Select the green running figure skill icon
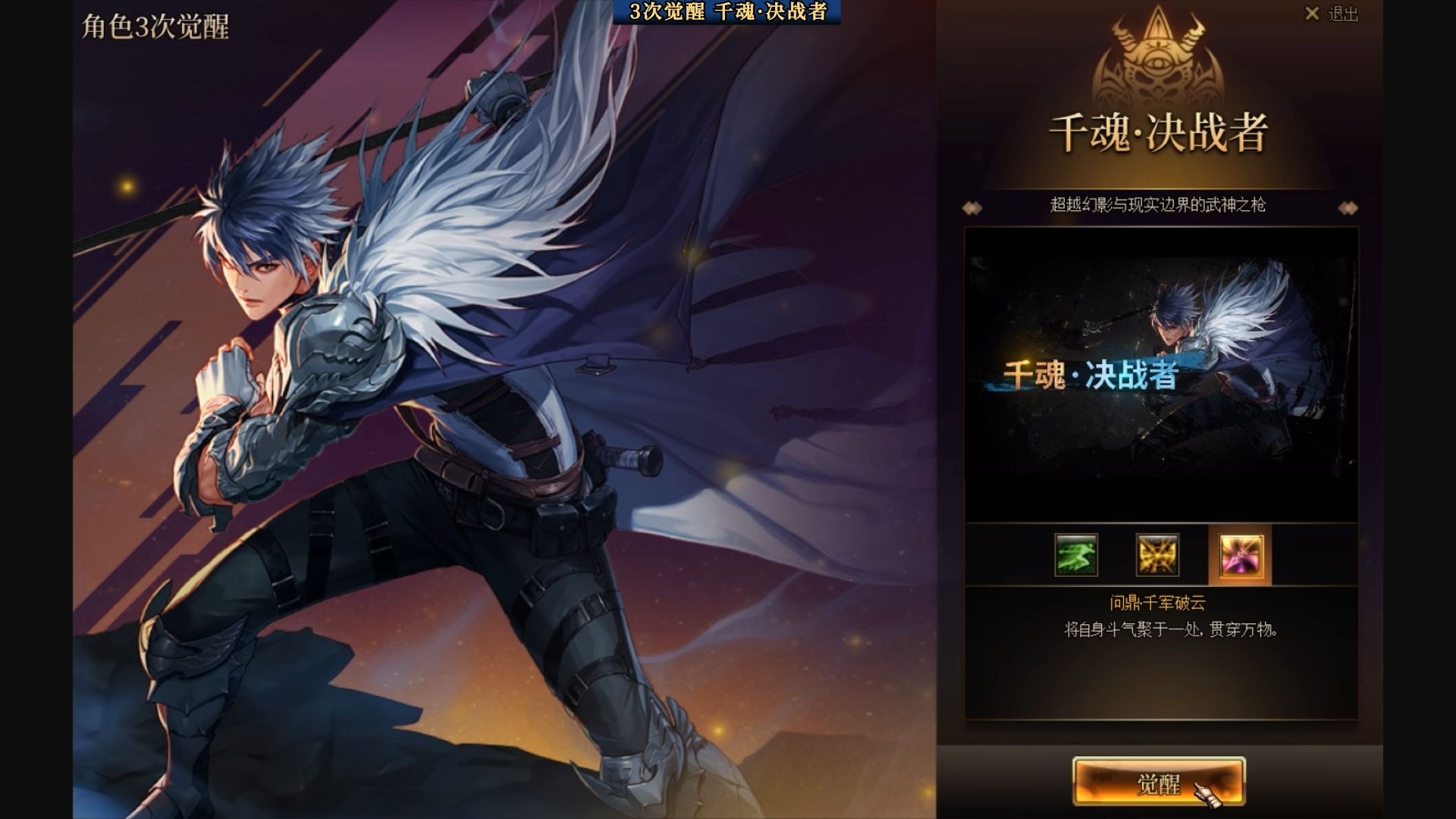This screenshot has height=819, width=1456. (1076, 555)
